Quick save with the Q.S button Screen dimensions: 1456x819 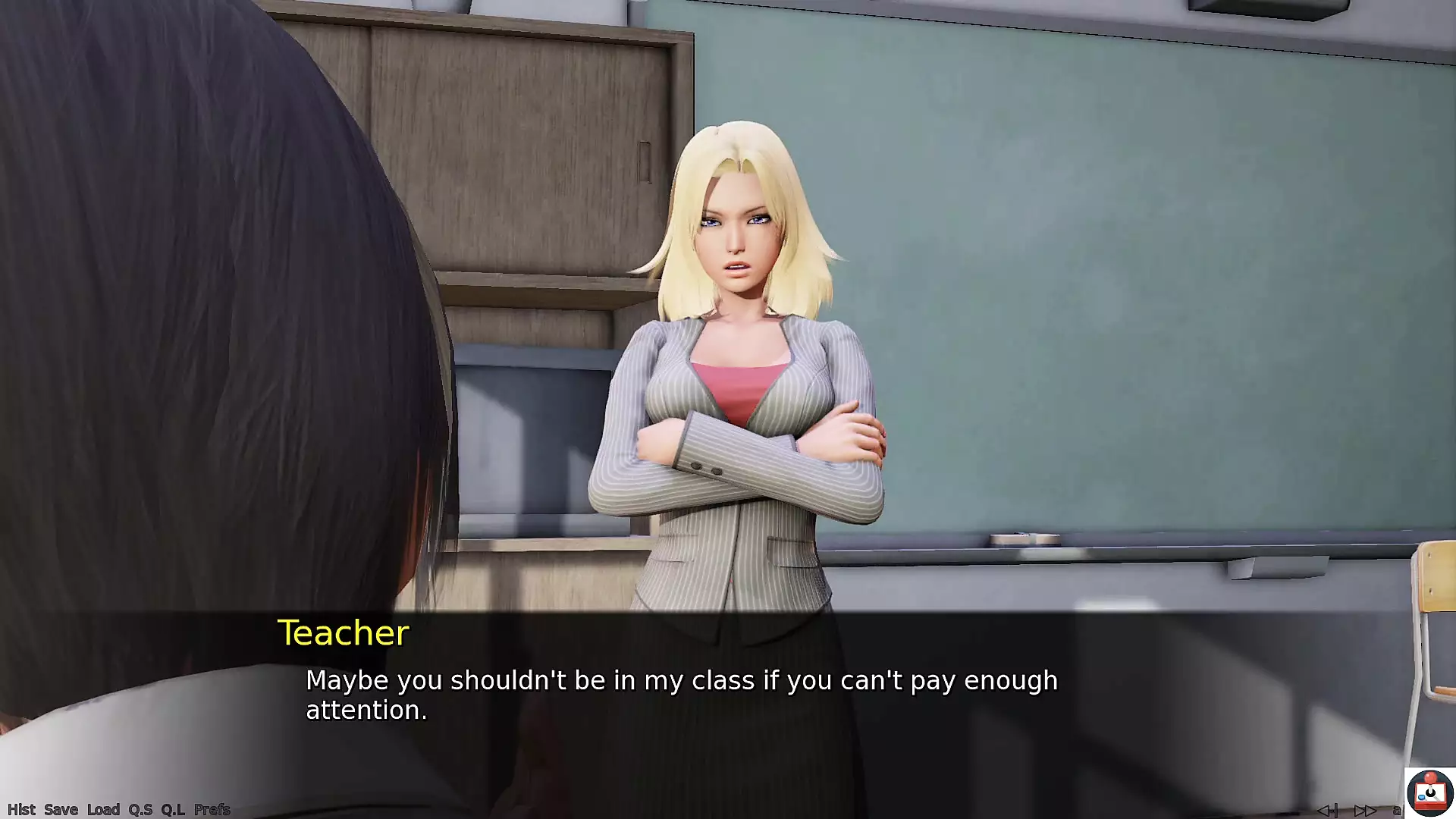click(140, 809)
